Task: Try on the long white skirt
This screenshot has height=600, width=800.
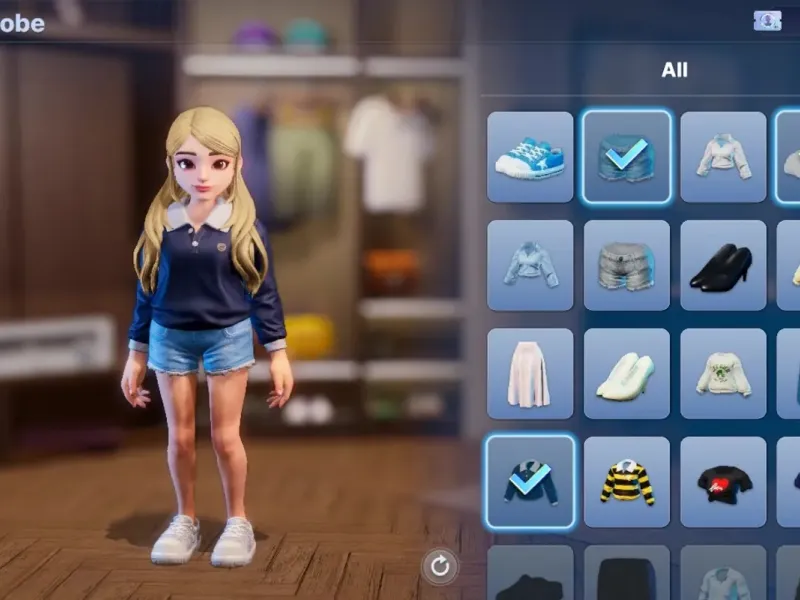Action: pos(530,373)
